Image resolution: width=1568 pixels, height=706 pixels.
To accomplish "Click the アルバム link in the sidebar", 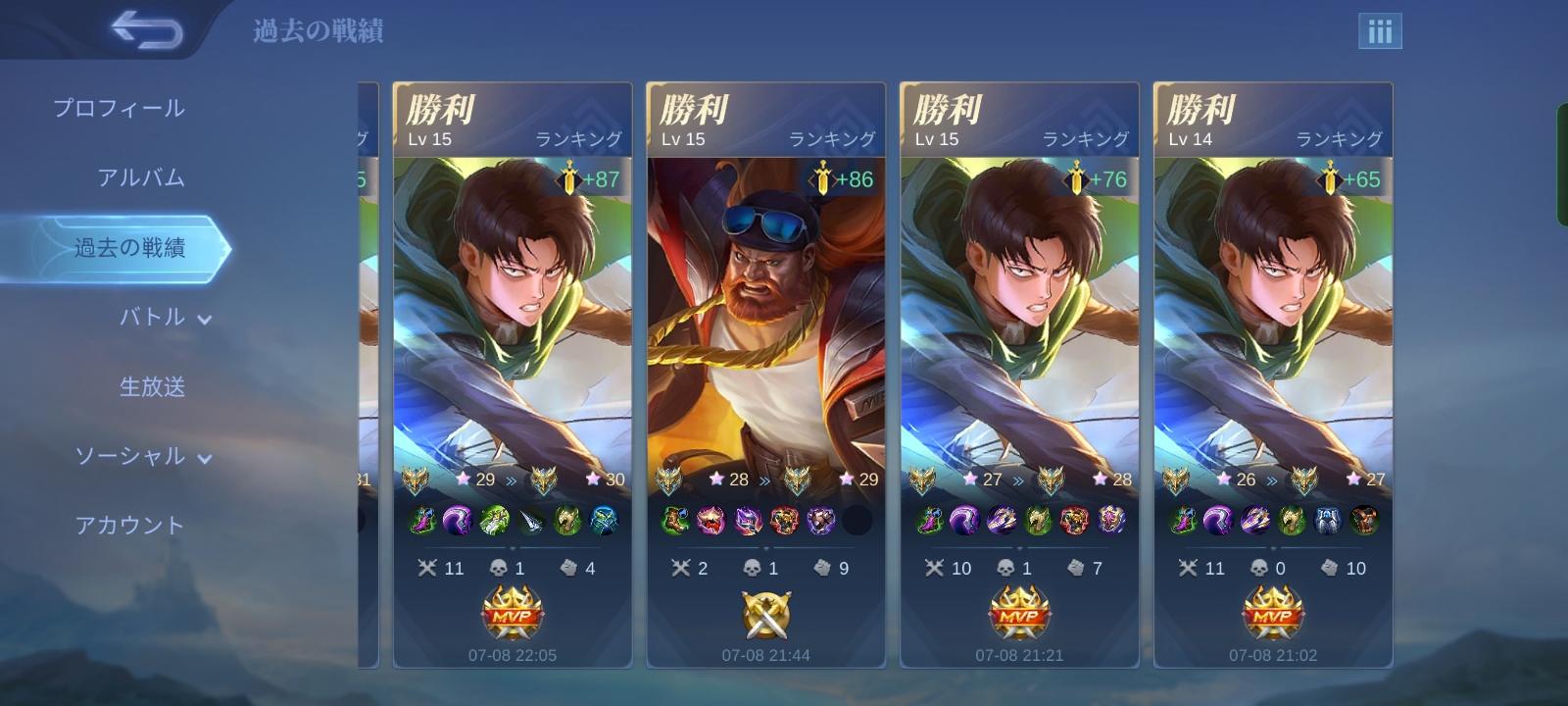I will pos(137,178).
